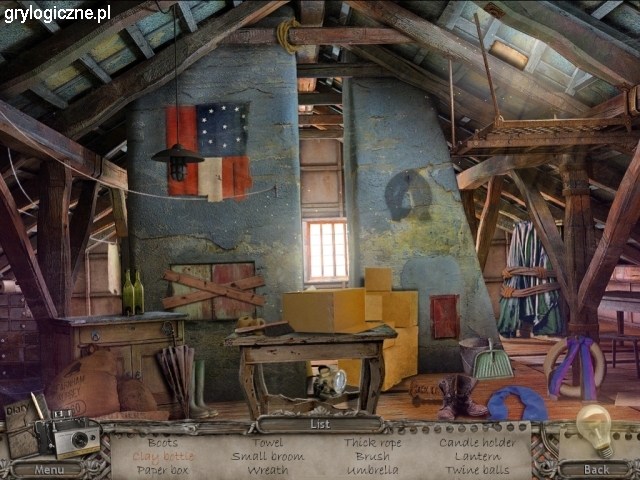Click the Wreath list entry
This screenshot has width=640, height=480.
pyautogui.click(x=267, y=469)
